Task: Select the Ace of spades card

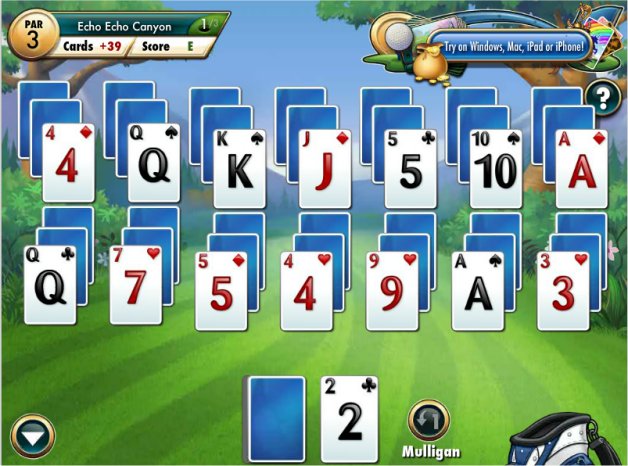Action: tap(478, 290)
